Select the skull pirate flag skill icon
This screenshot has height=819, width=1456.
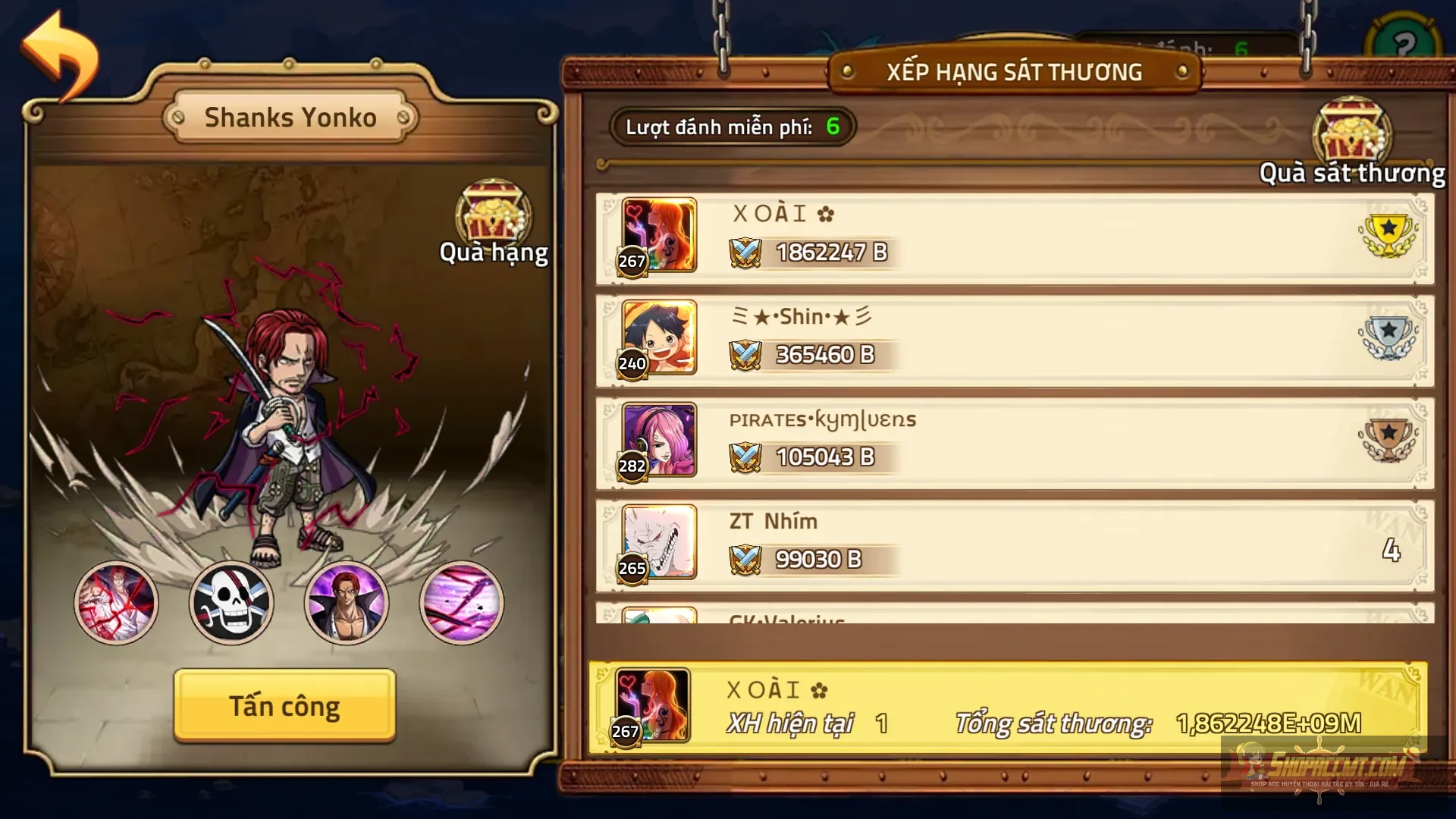point(231,603)
